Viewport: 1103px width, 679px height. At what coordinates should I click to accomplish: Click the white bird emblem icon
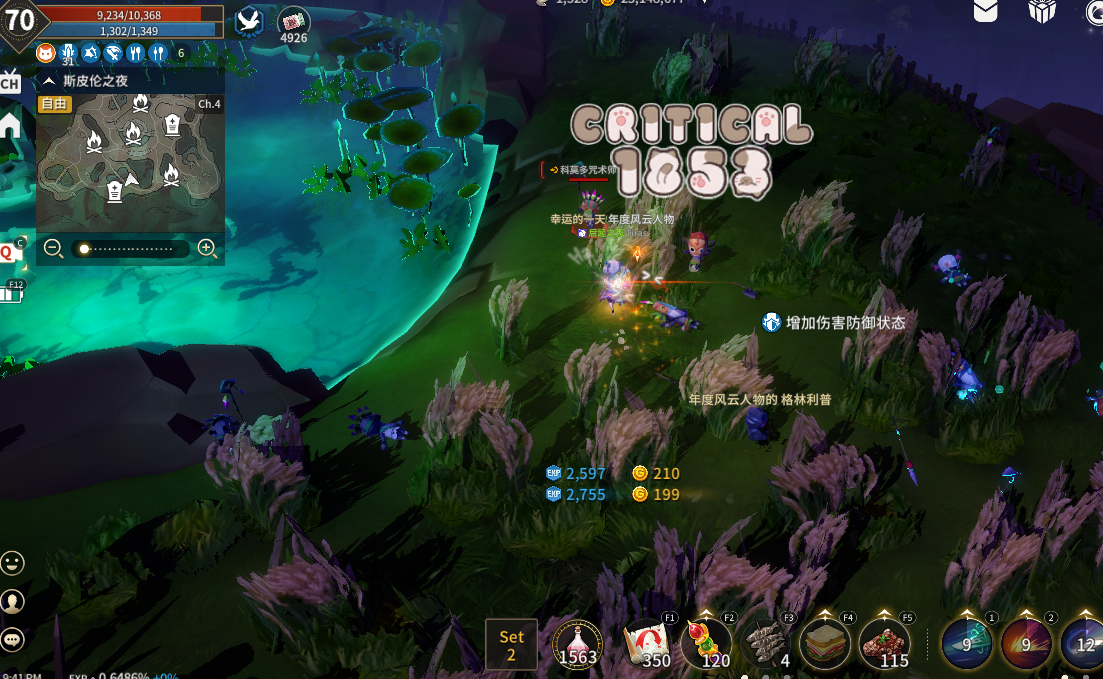[x=249, y=22]
